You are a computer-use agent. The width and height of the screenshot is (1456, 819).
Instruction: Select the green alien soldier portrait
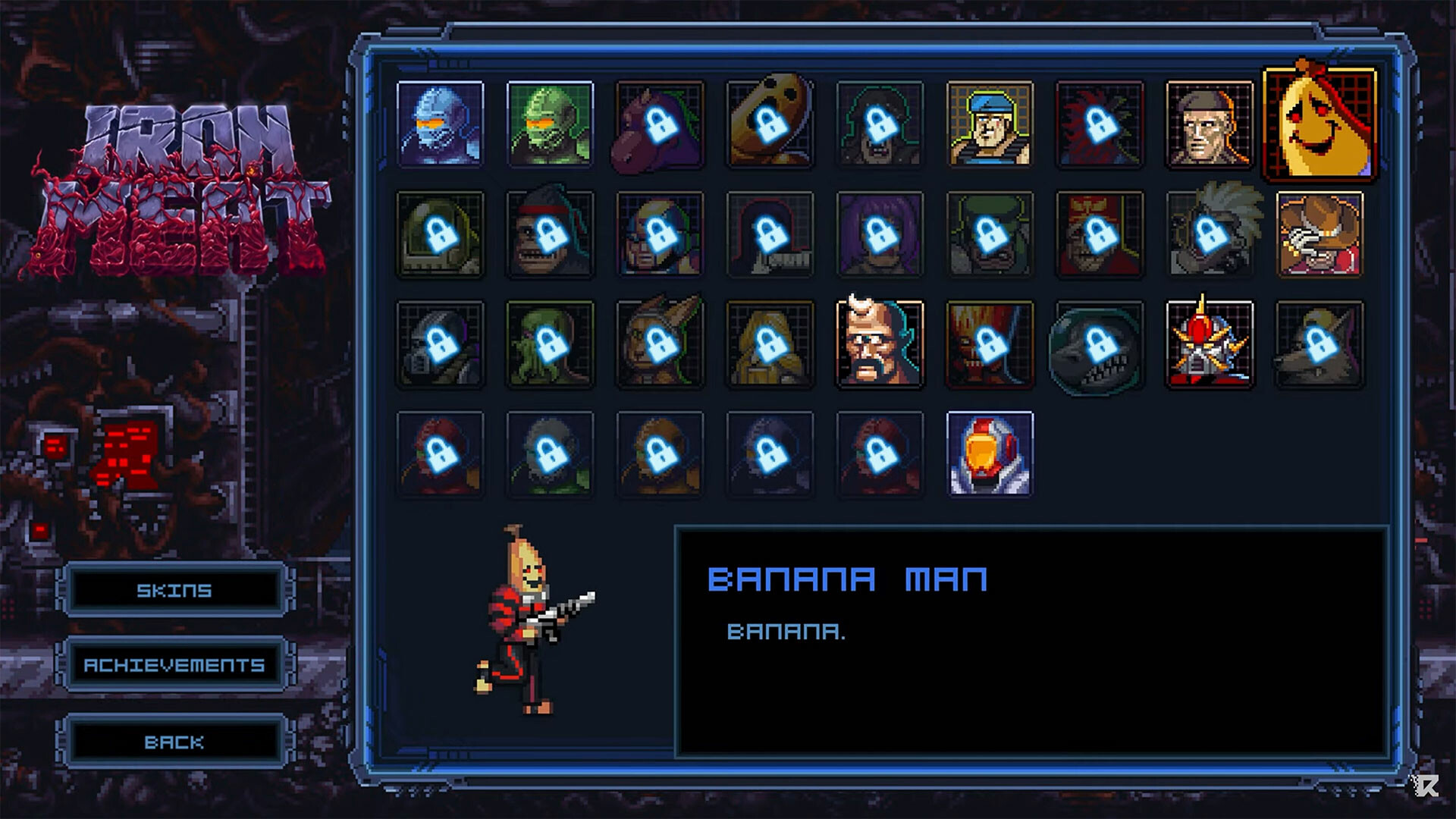pos(551,125)
